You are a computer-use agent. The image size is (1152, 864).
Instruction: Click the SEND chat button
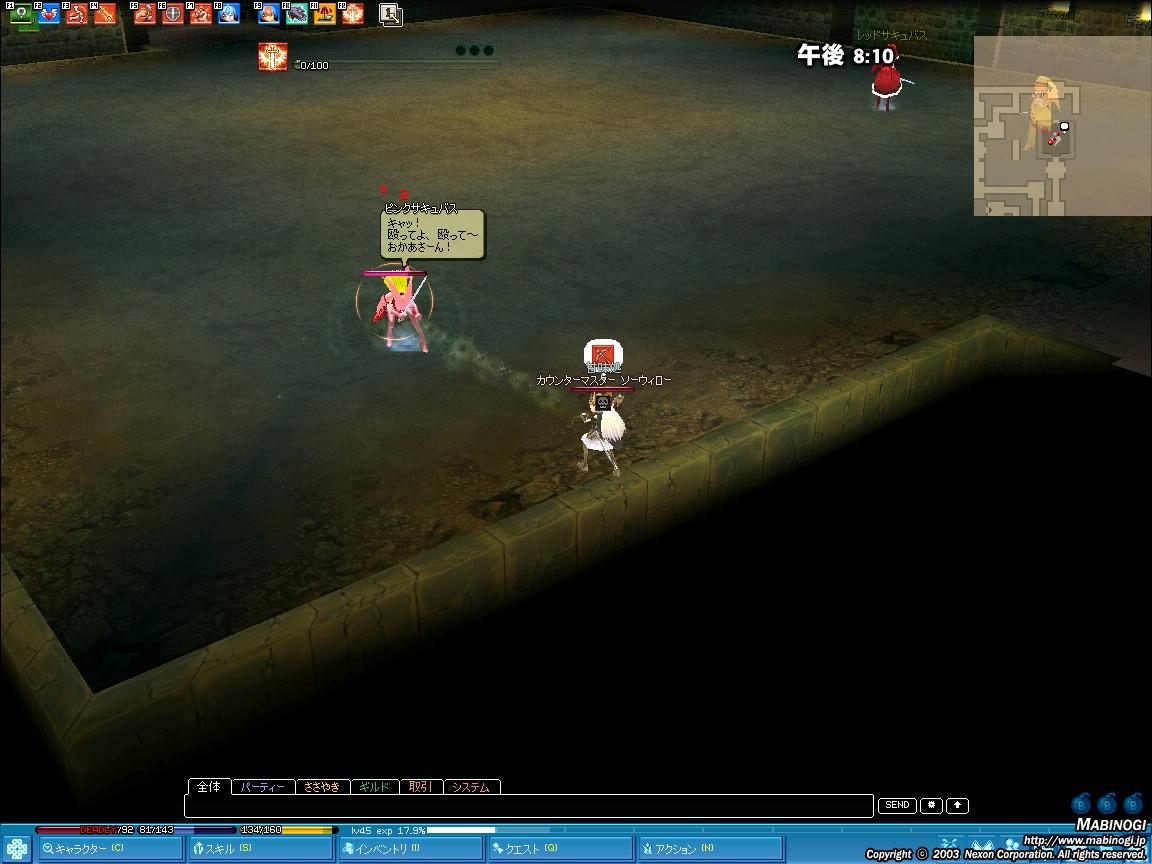click(x=897, y=805)
